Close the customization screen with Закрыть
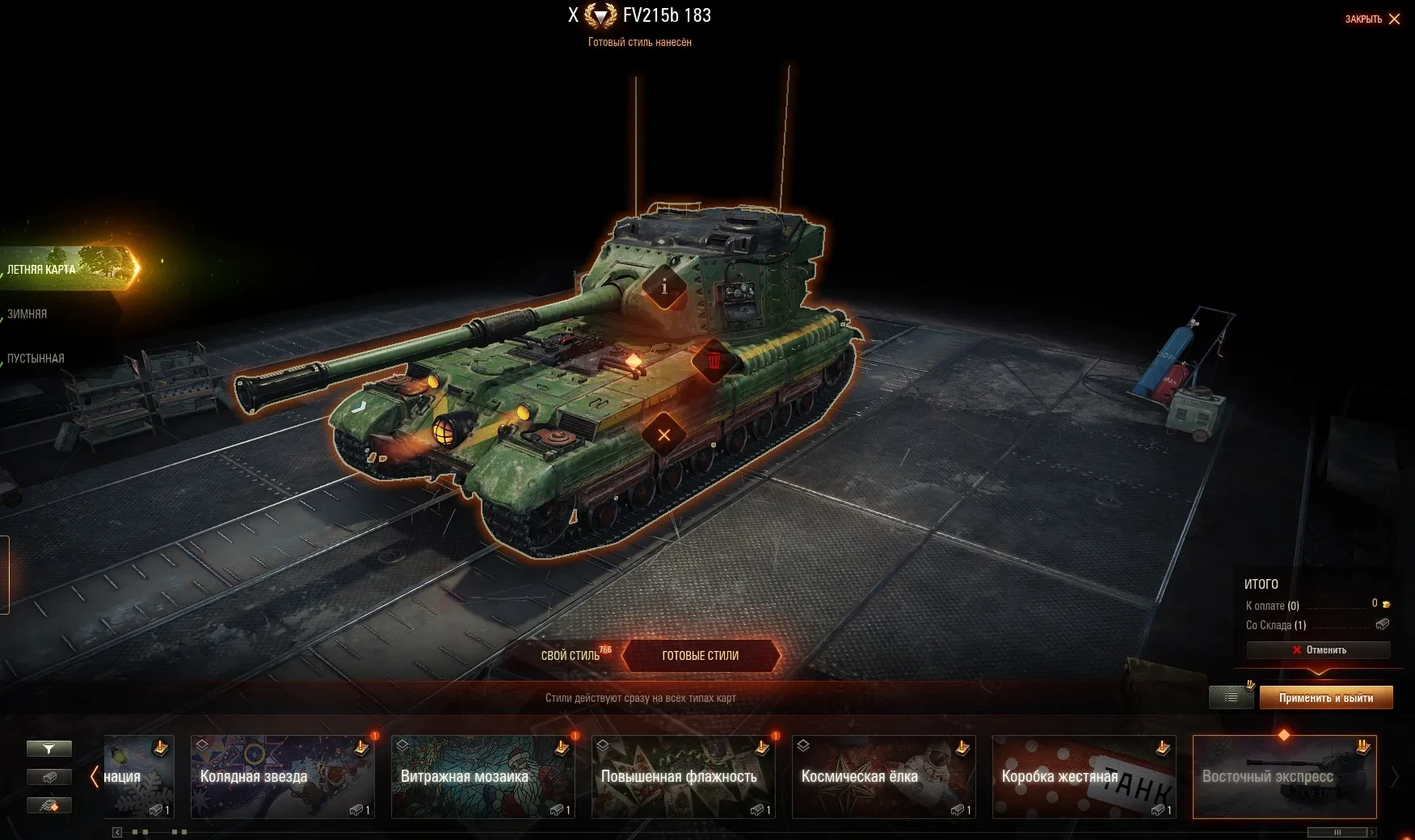 pyautogui.click(x=1372, y=19)
